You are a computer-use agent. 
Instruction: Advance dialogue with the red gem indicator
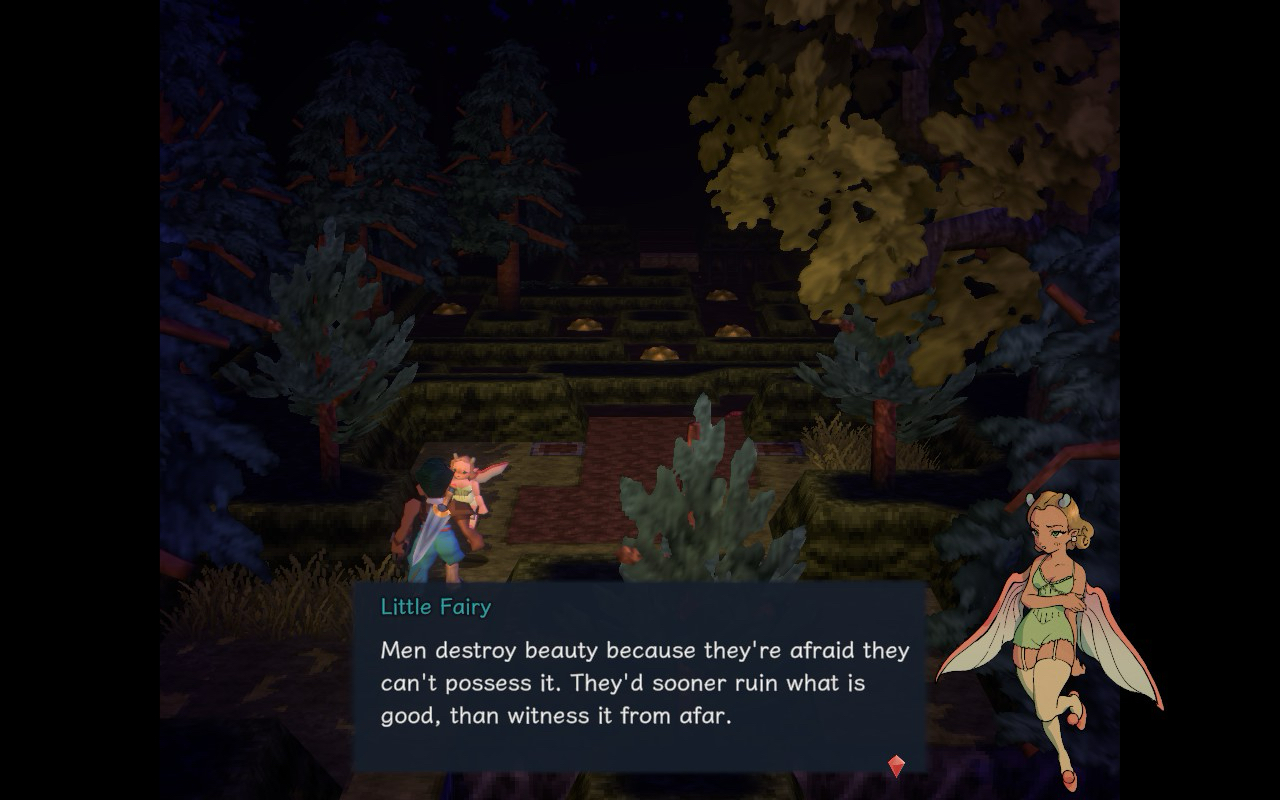896,766
